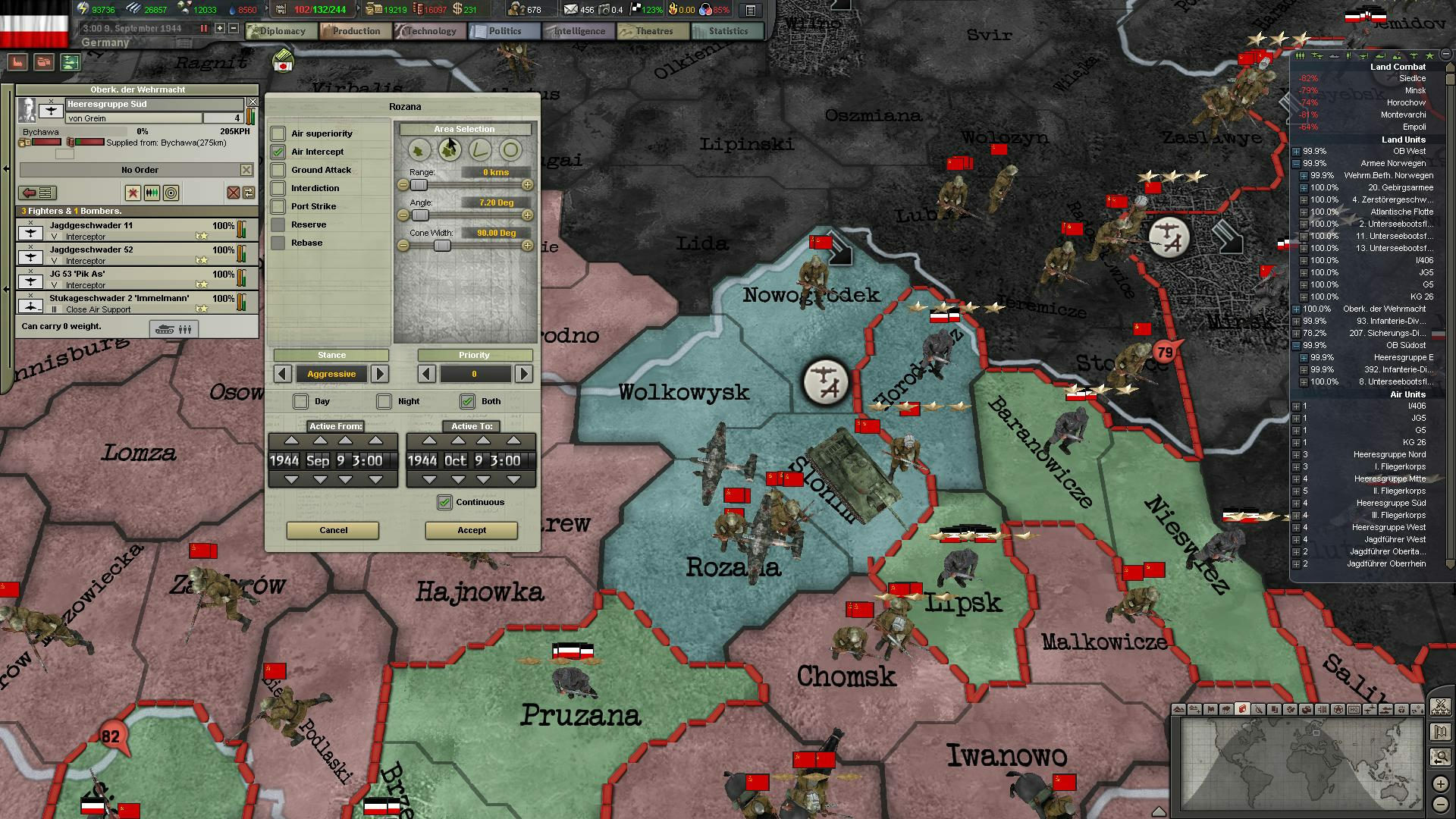The image size is (1456, 819).
Task: Select the single-province area selection icon
Action: coord(419,150)
